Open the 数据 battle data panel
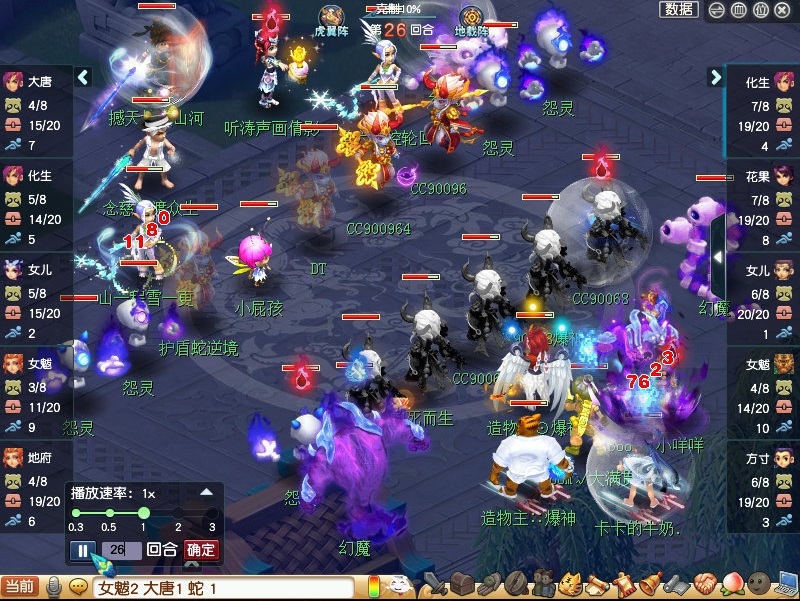 tap(679, 10)
